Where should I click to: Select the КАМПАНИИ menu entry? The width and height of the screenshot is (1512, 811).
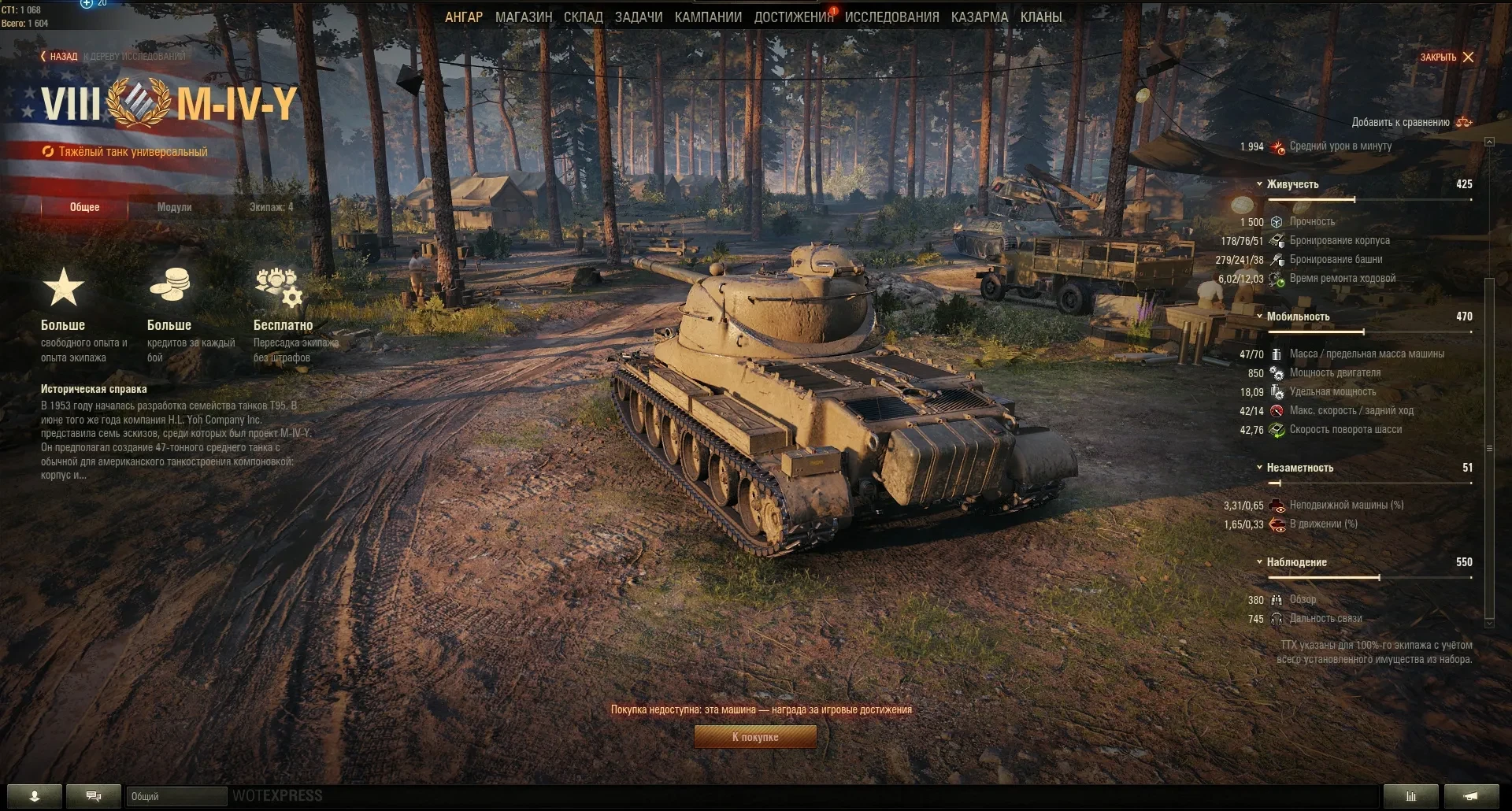tap(708, 17)
